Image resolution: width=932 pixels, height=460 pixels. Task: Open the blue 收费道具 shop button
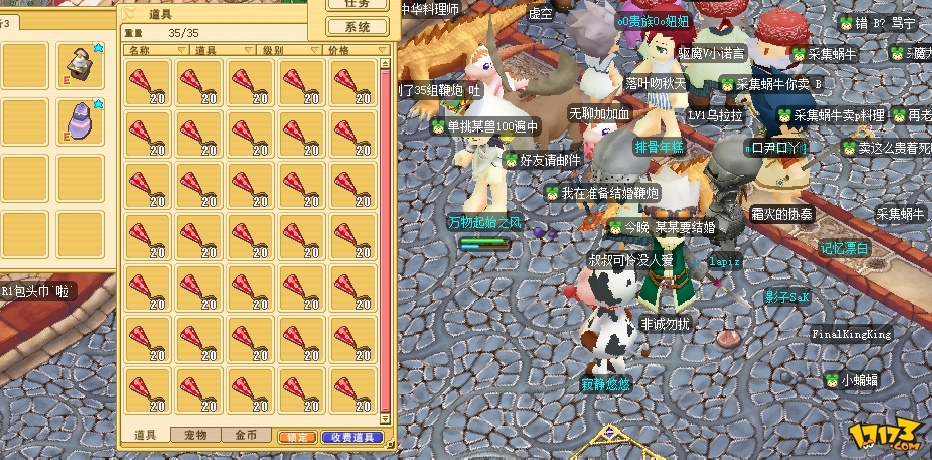point(351,437)
